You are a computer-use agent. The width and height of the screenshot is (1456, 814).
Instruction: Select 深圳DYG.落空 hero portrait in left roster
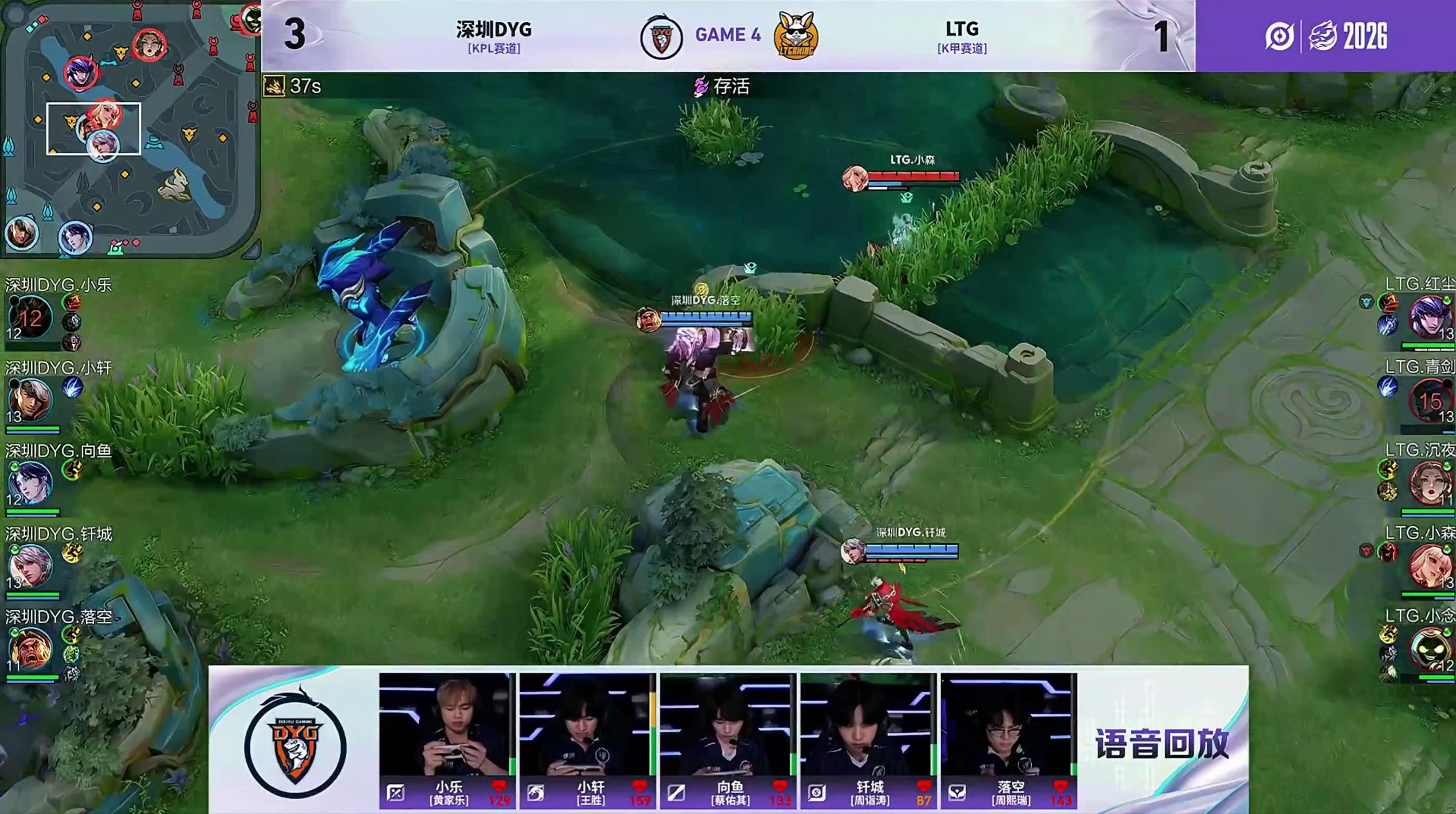[30, 649]
